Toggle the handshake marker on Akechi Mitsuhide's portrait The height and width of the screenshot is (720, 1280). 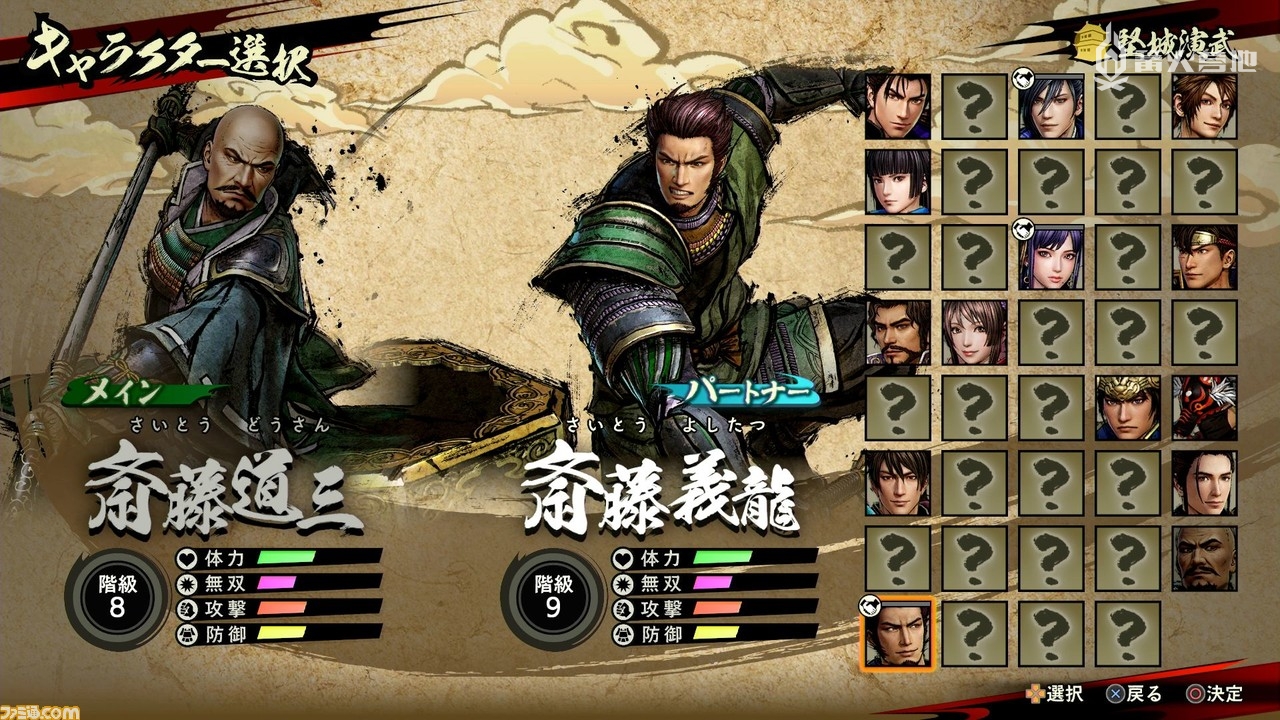click(x=1022, y=78)
